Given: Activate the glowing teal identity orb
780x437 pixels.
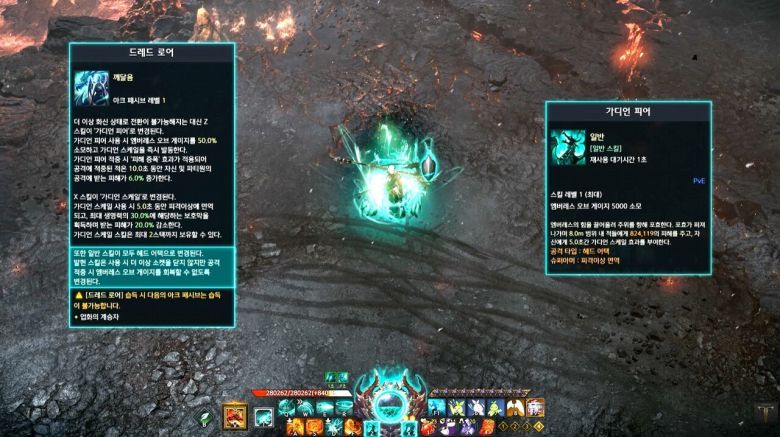Looking at the screenshot, I should coord(390,401).
